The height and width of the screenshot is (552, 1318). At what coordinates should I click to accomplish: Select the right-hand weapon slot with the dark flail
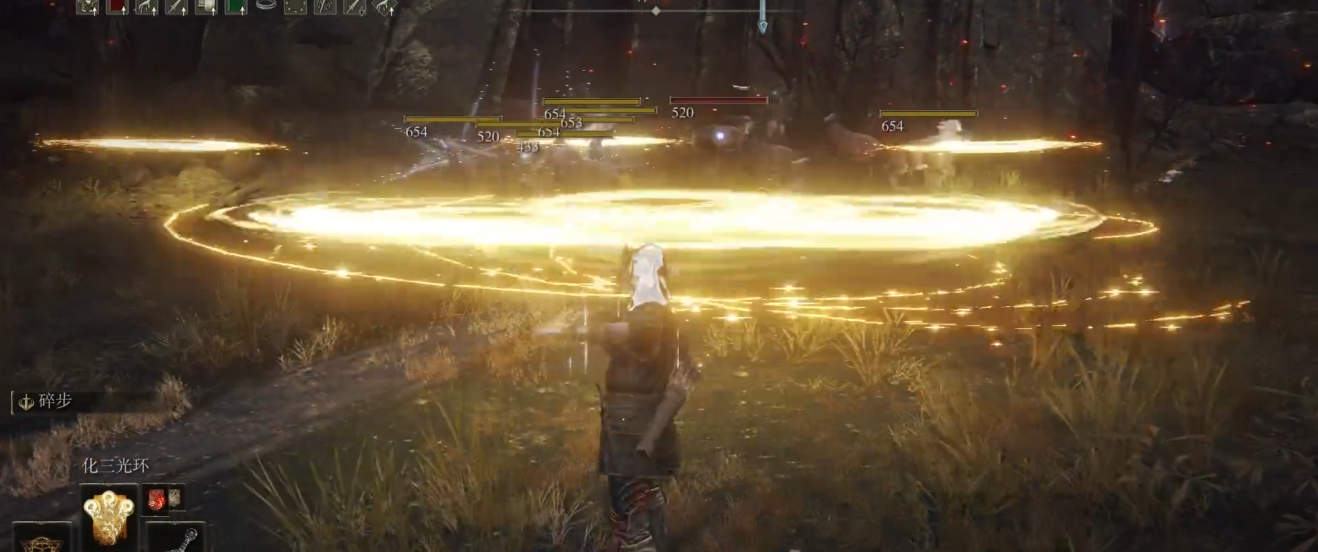pos(176,538)
